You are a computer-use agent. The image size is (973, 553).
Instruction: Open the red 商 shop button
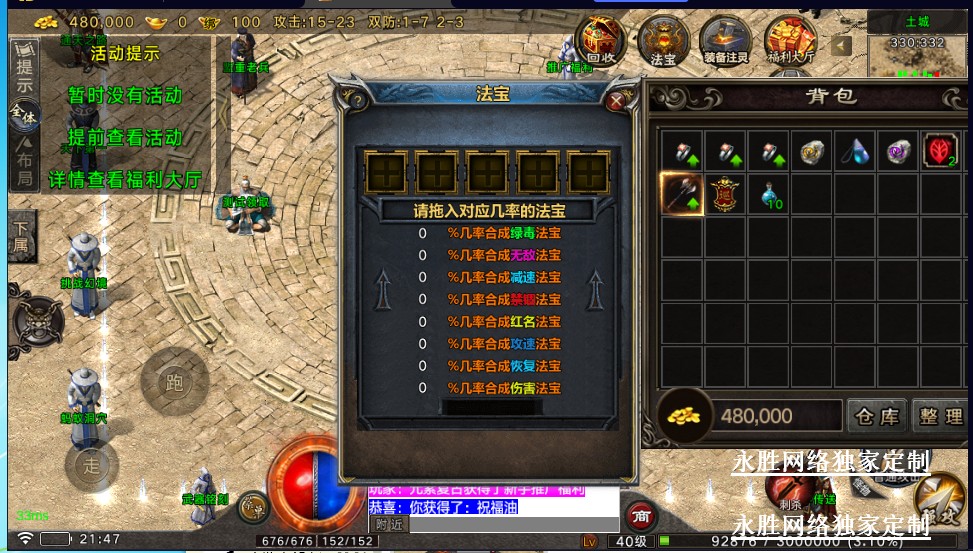pyautogui.click(x=640, y=515)
